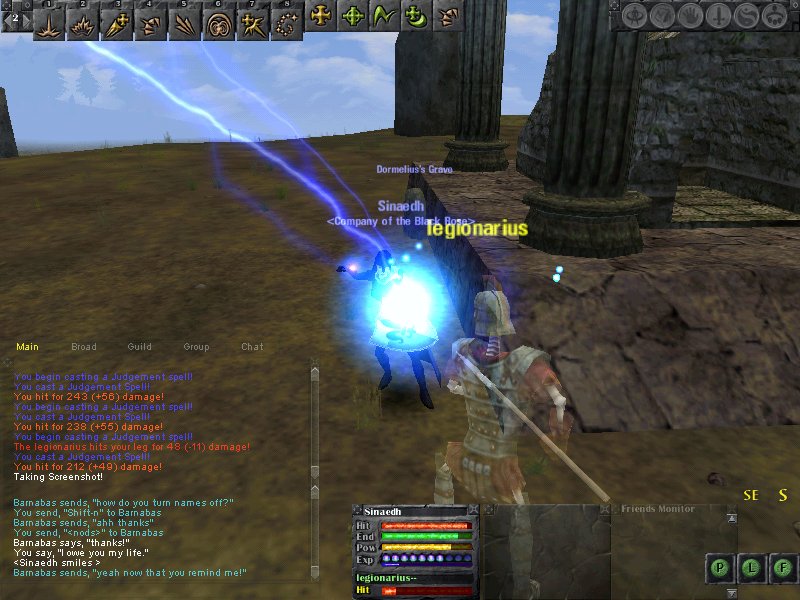Show the Main chat tab
The image size is (800, 600).
tap(27, 347)
